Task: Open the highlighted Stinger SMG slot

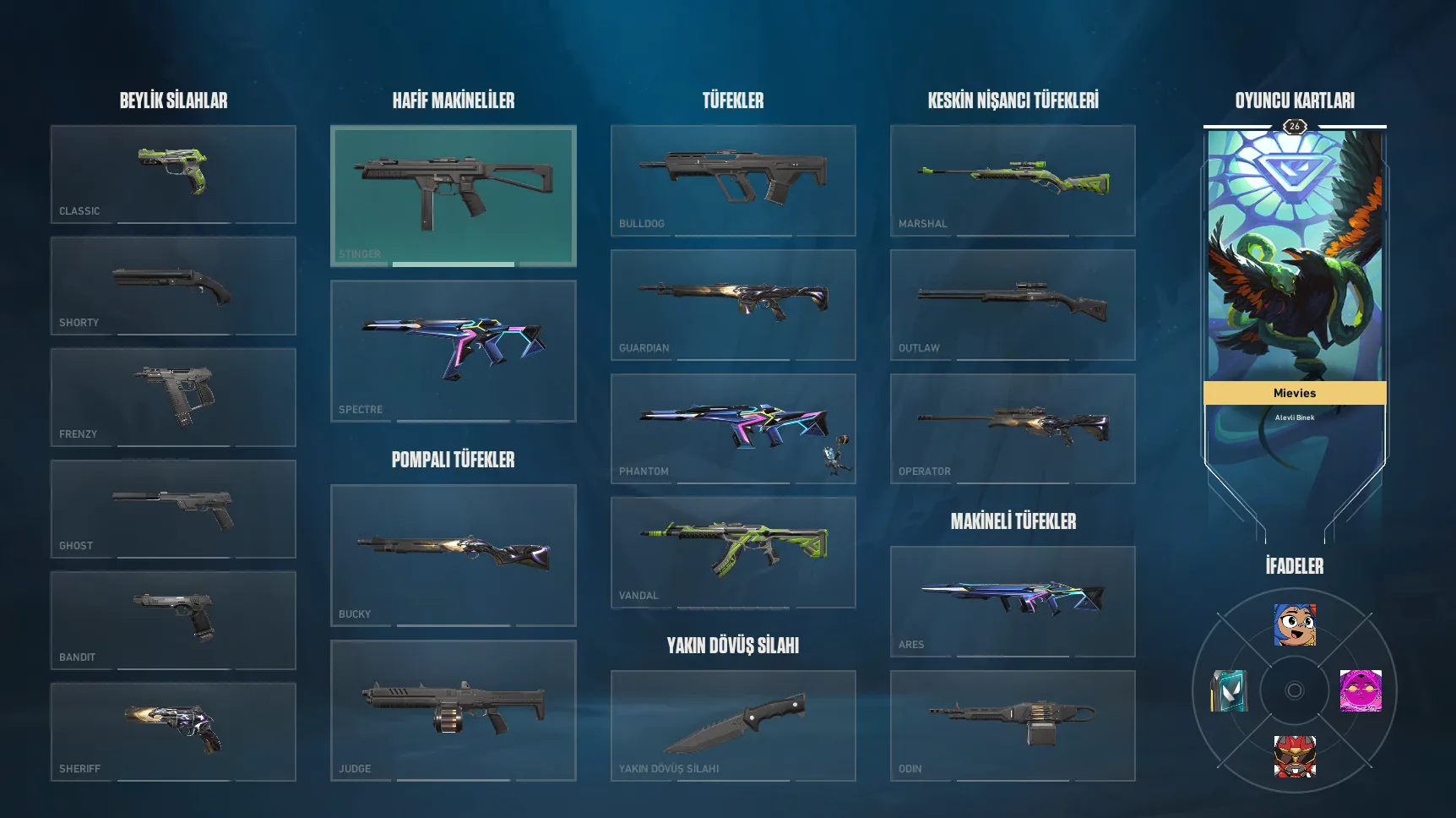Action: [x=454, y=196]
